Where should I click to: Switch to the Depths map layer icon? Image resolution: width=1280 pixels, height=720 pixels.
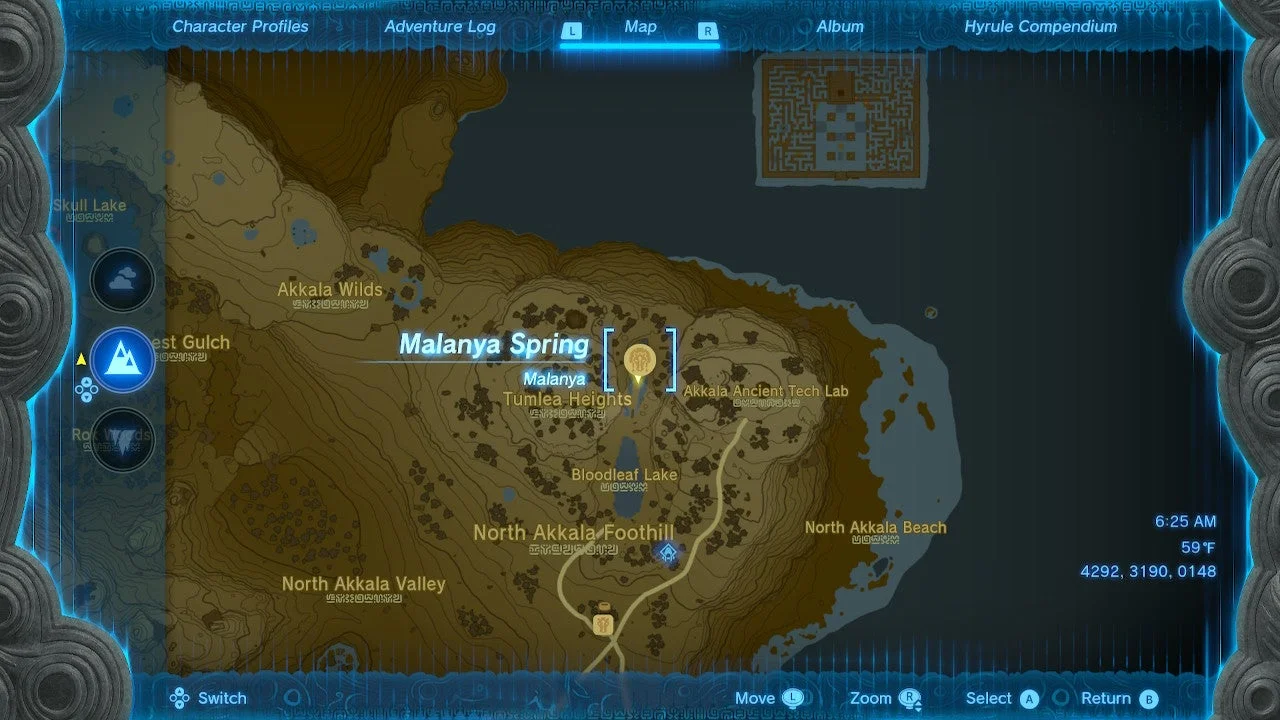pos(122,440)
